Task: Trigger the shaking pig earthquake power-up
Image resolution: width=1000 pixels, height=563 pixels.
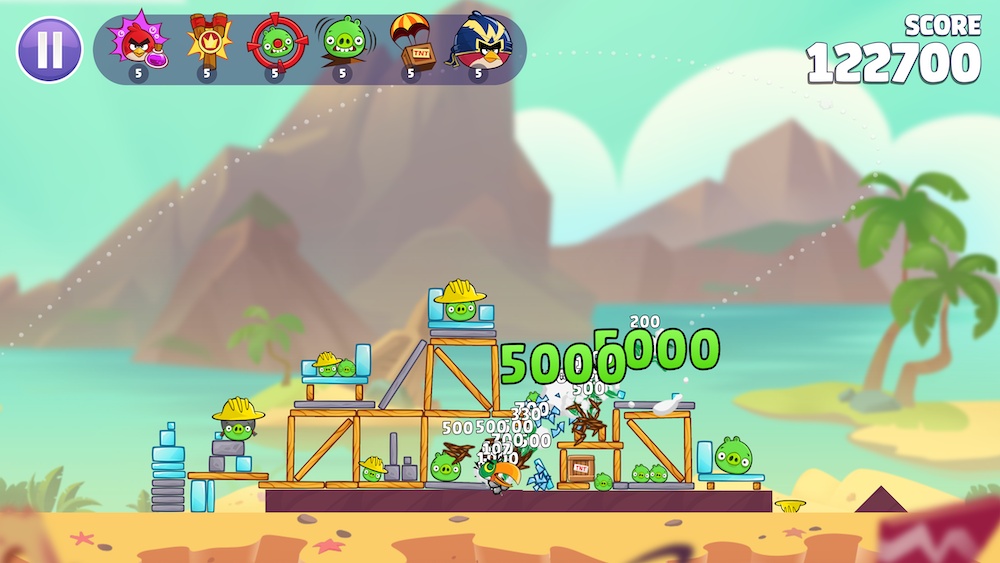Action: click(342, 42)
